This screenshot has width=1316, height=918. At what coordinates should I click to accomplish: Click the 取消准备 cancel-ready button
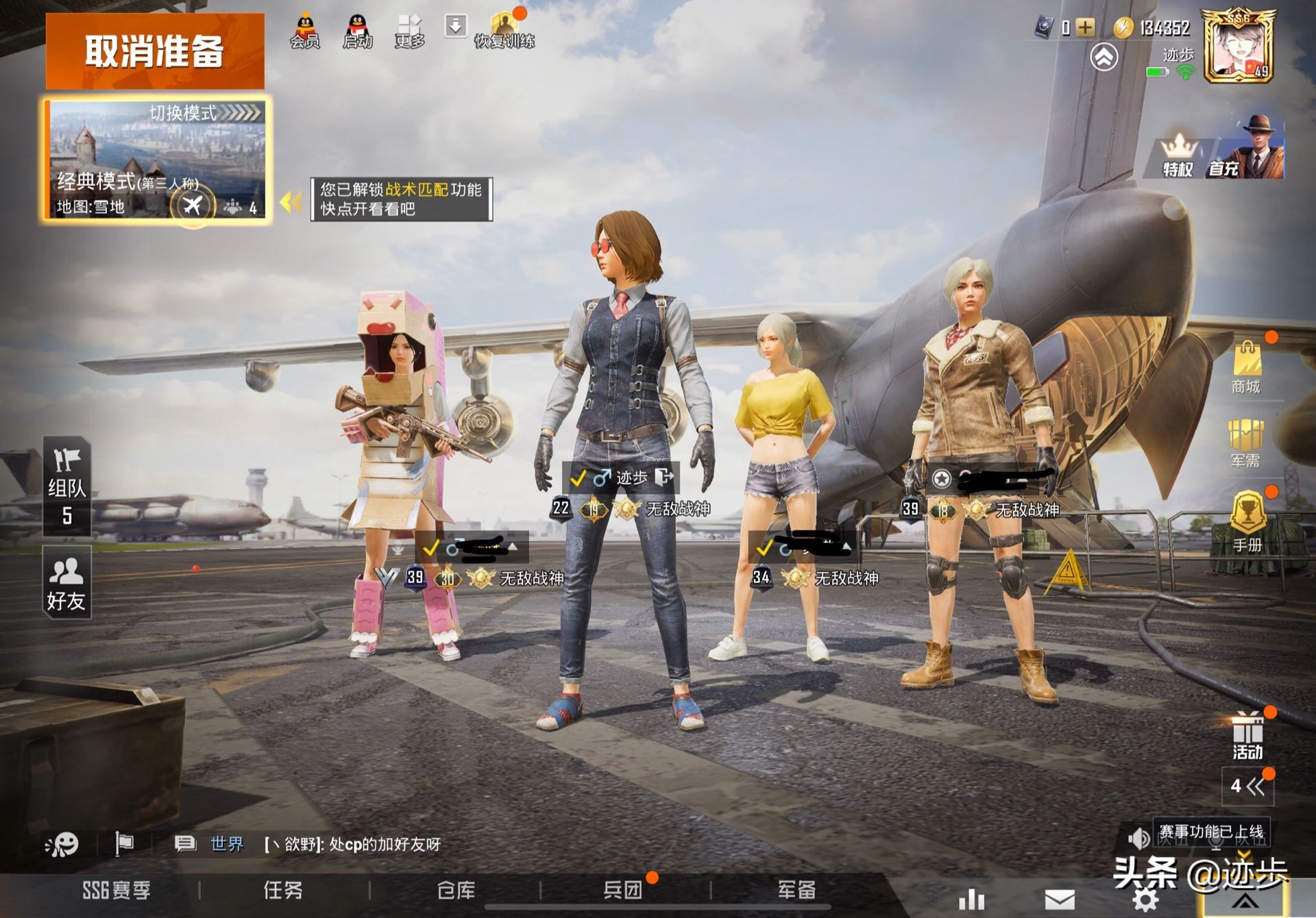(155, 51)
